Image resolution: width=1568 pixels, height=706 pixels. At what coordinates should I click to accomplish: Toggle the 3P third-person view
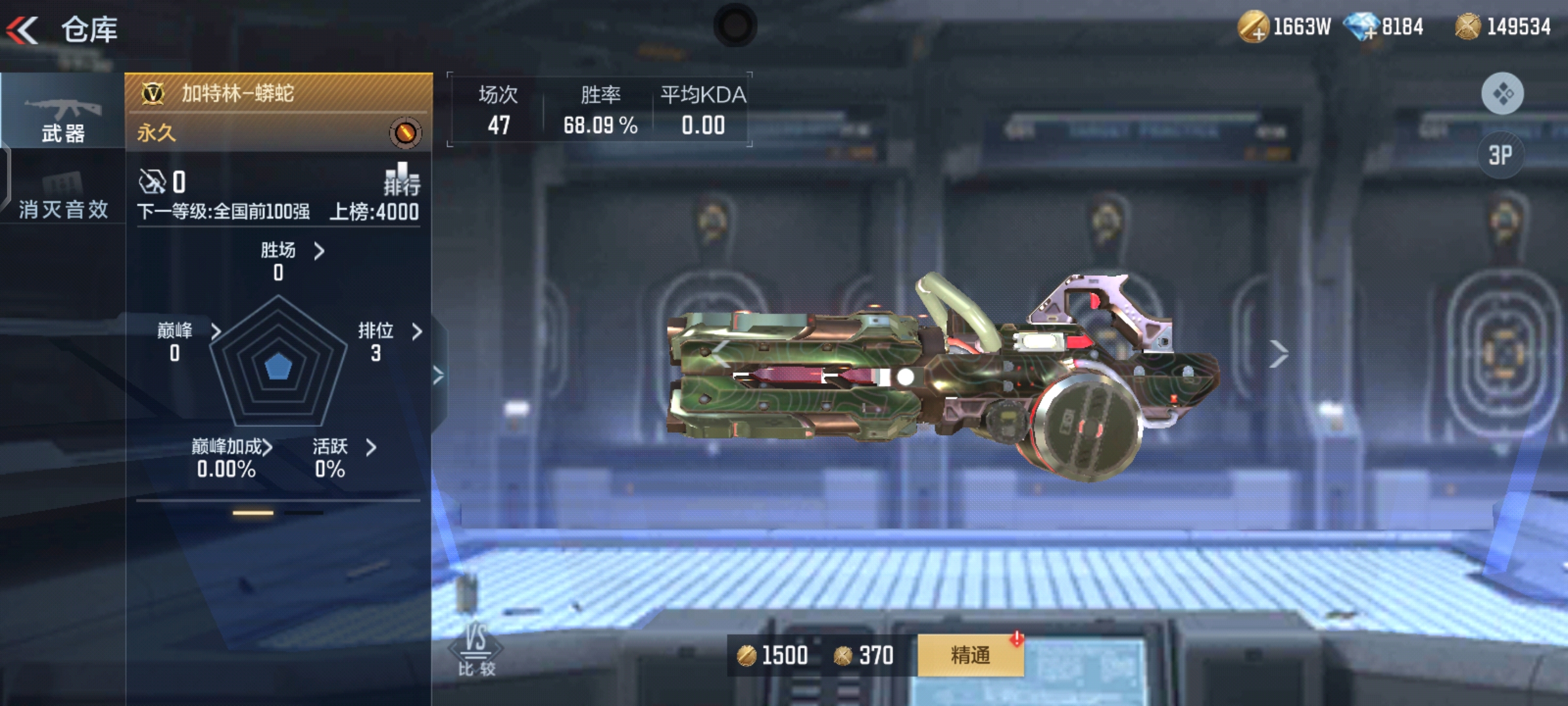coord(1501,156)
